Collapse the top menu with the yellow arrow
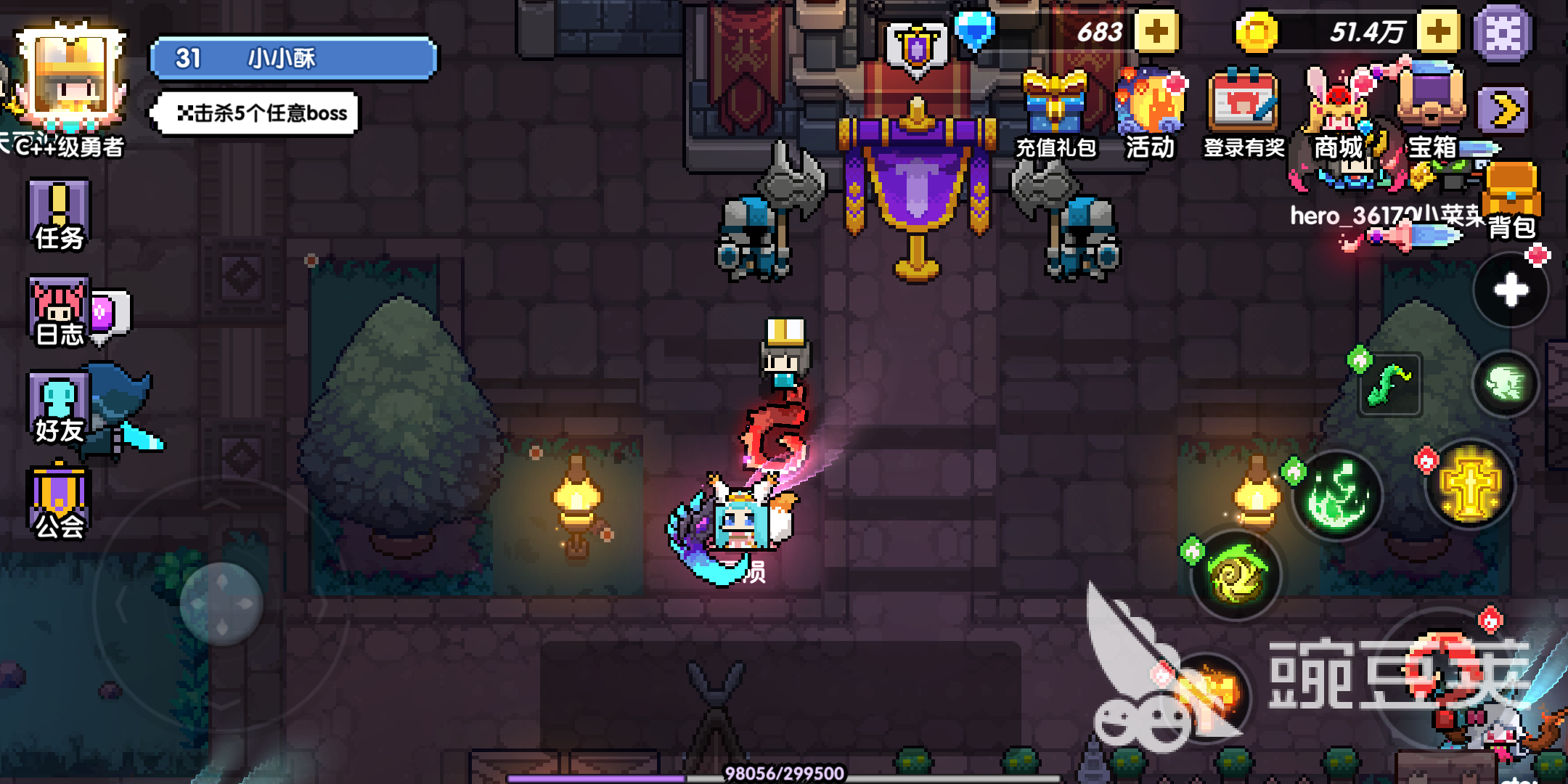The image size is (1568, 784). pos(1505,110)
